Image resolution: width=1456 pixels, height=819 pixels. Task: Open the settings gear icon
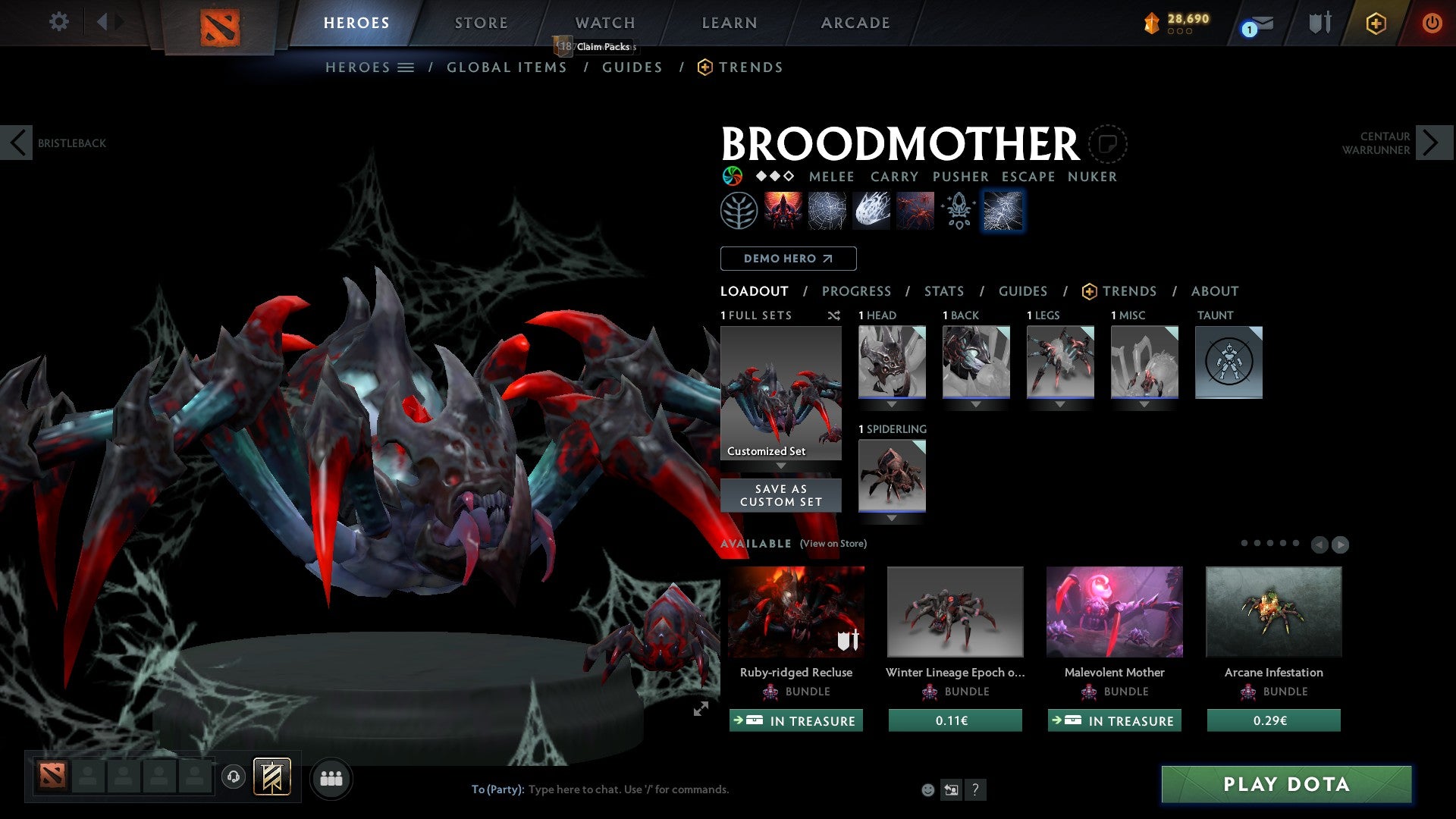[58, 22]
